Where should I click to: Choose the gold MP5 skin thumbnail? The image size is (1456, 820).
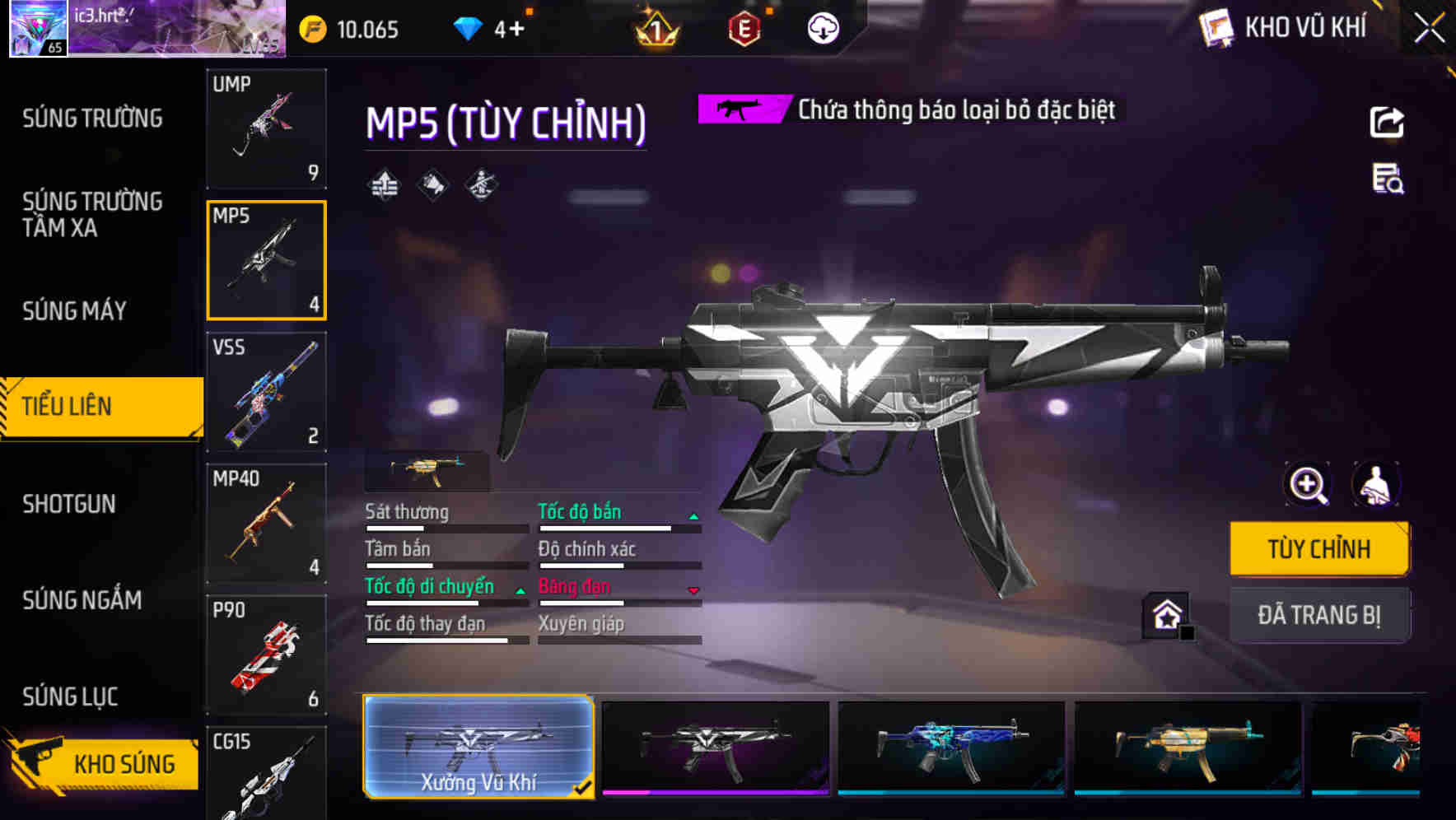click(1188, 747)
